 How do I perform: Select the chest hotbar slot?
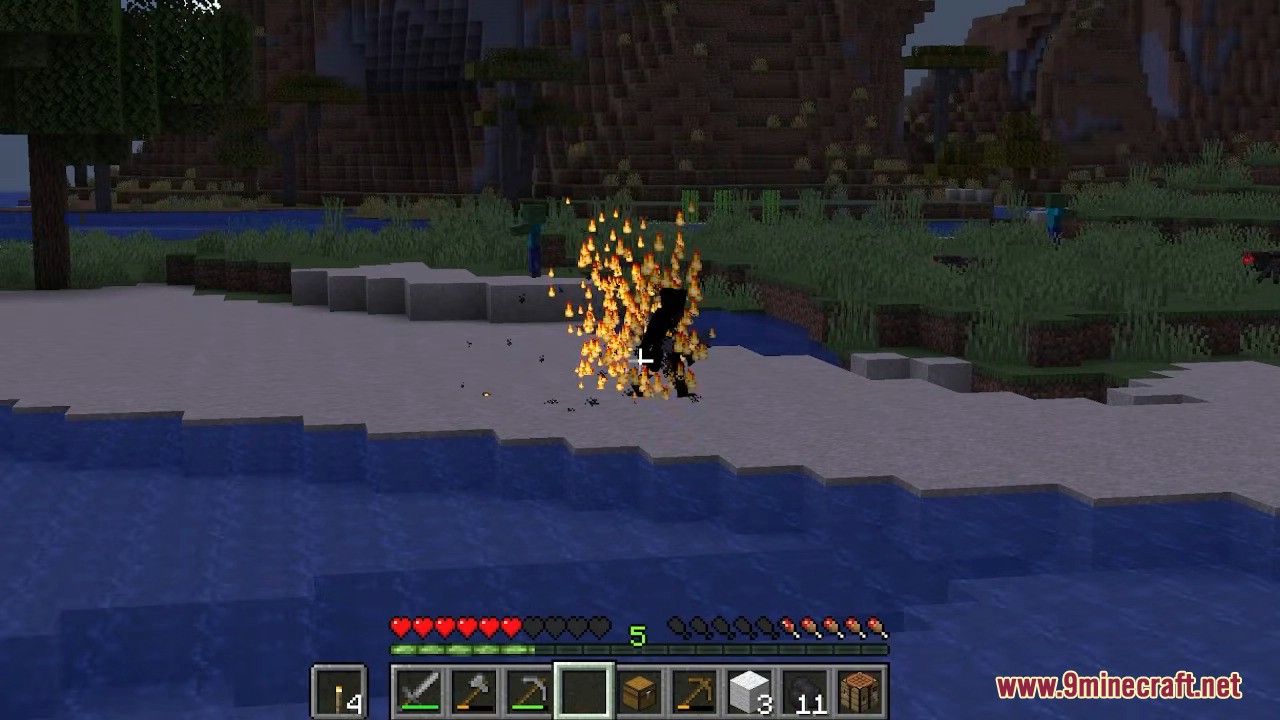point(639,691)
